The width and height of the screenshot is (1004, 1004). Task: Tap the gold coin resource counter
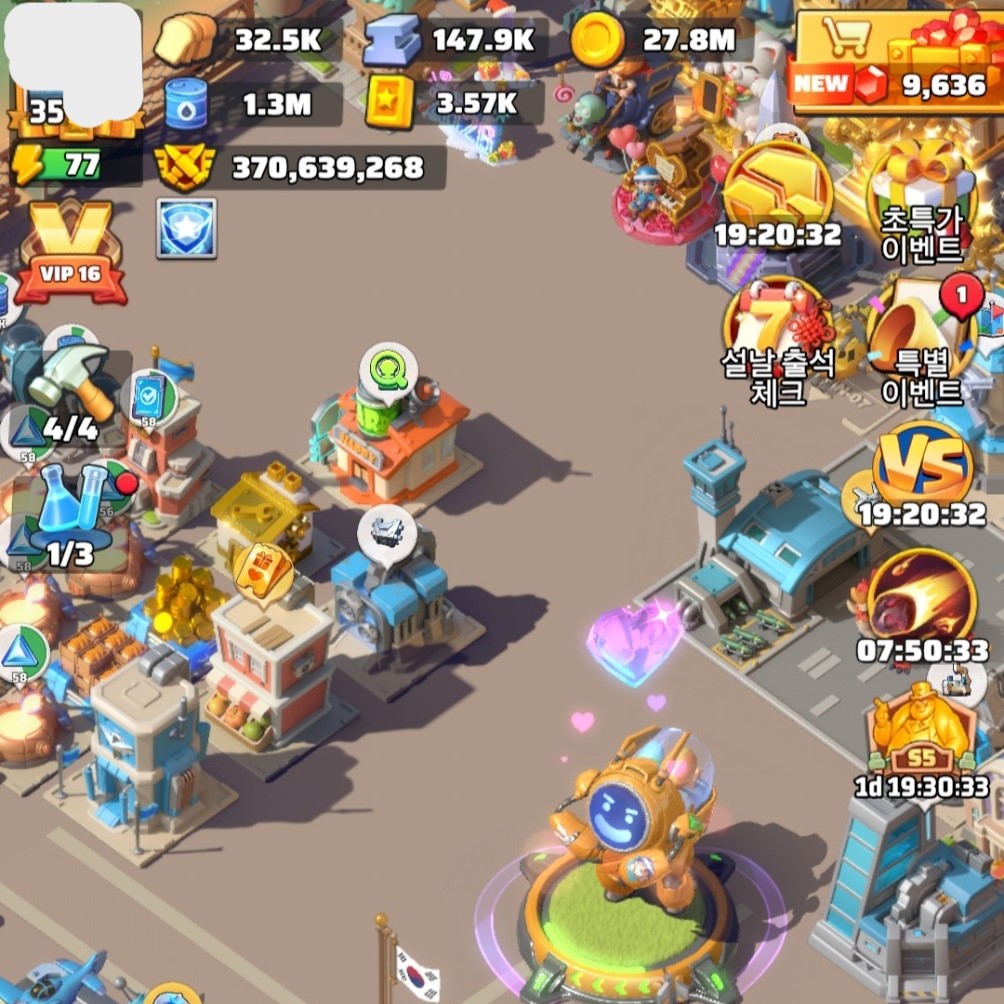(655, 40)
